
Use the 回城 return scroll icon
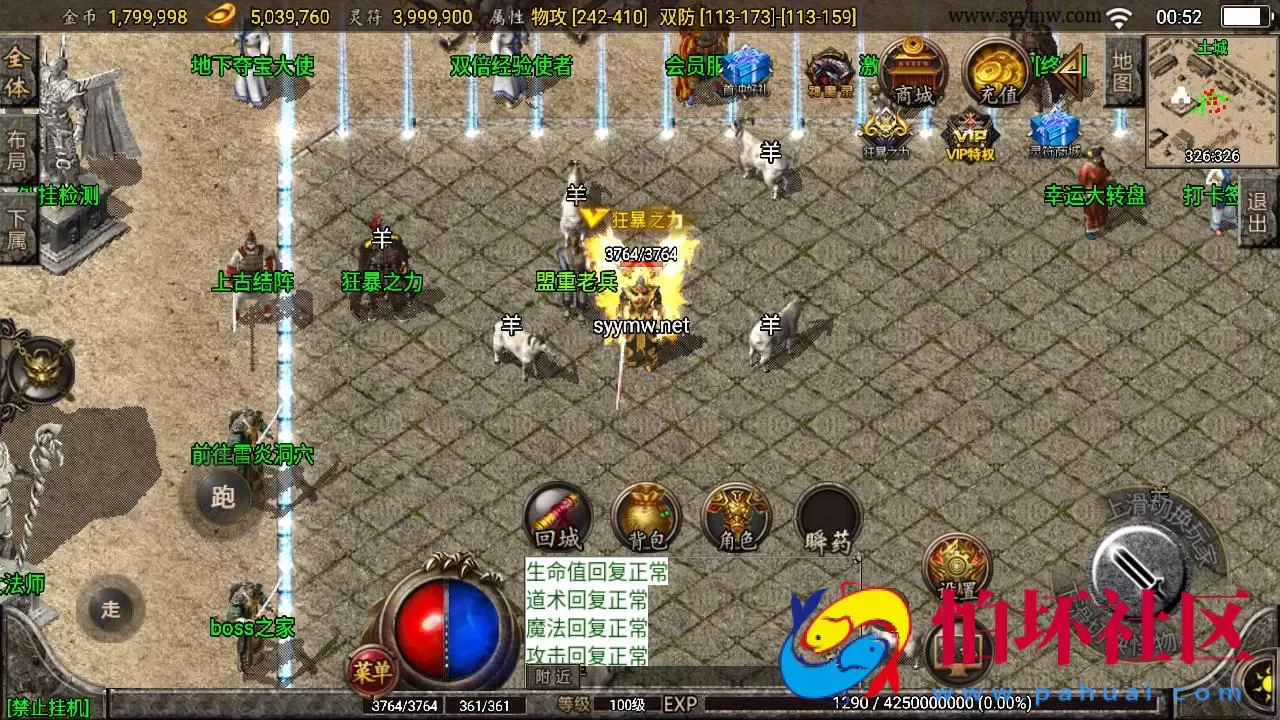tap(557, 516)
